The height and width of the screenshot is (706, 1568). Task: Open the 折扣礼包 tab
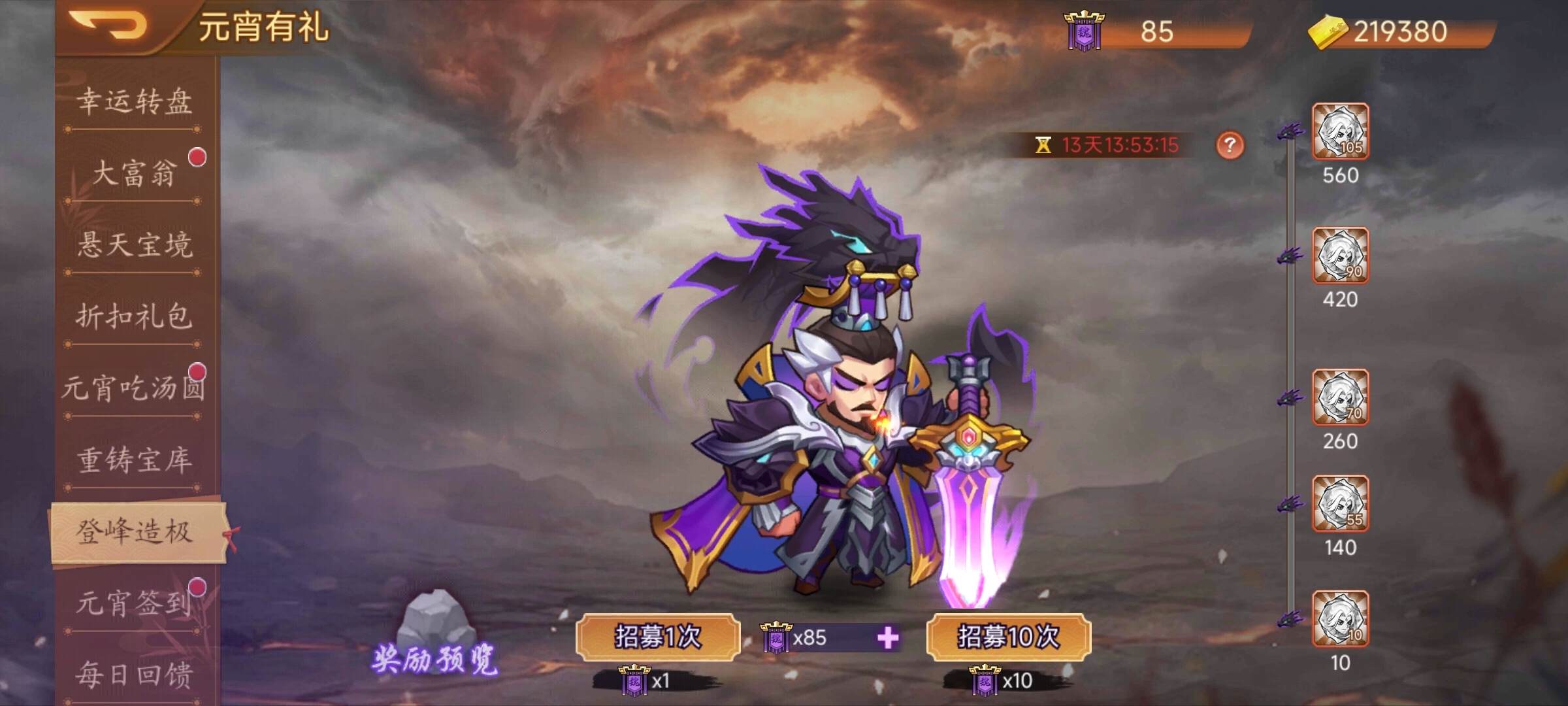tap(135, 317)
